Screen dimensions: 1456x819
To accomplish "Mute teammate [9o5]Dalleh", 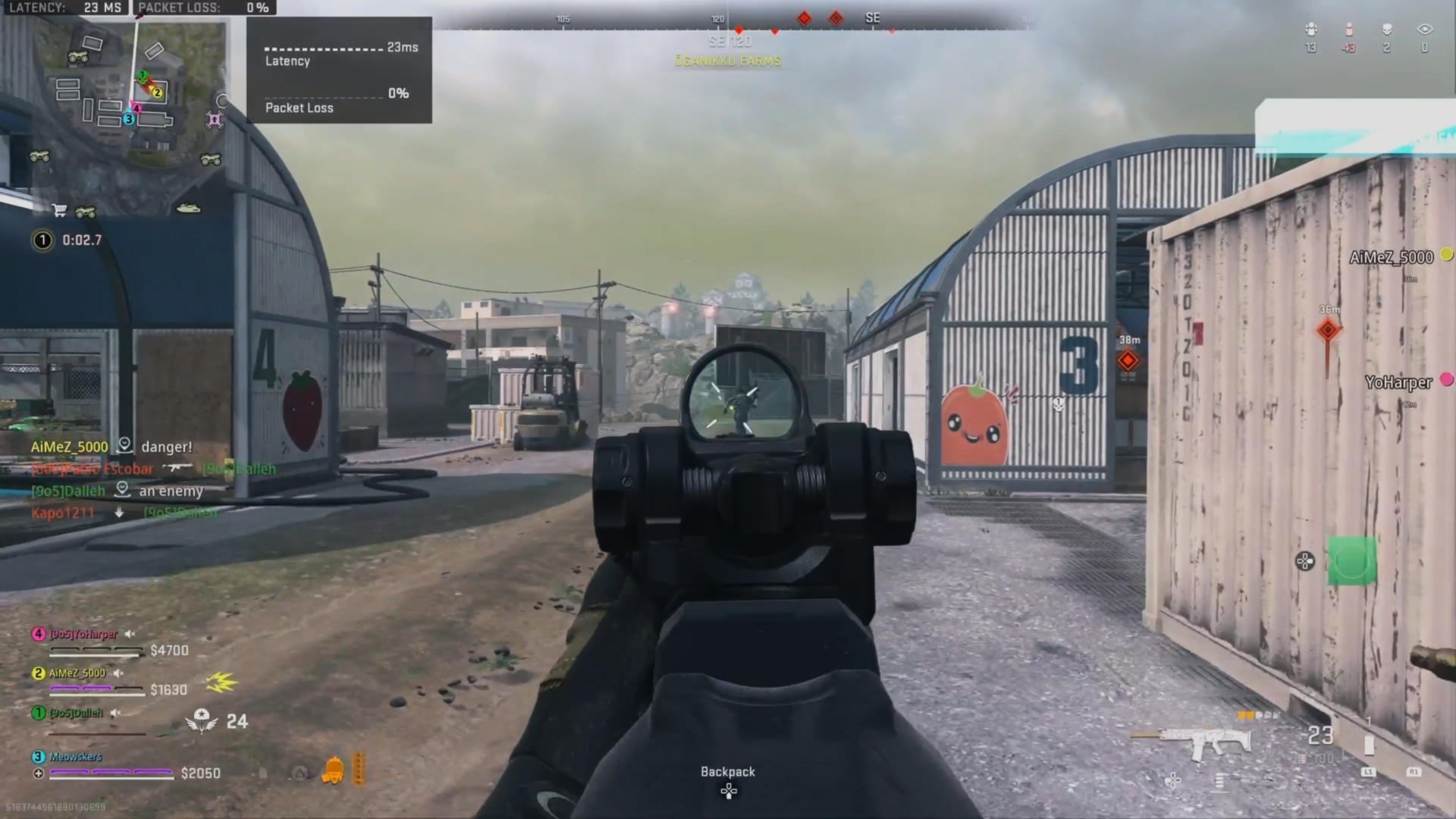I will click(x=115, y=713).
